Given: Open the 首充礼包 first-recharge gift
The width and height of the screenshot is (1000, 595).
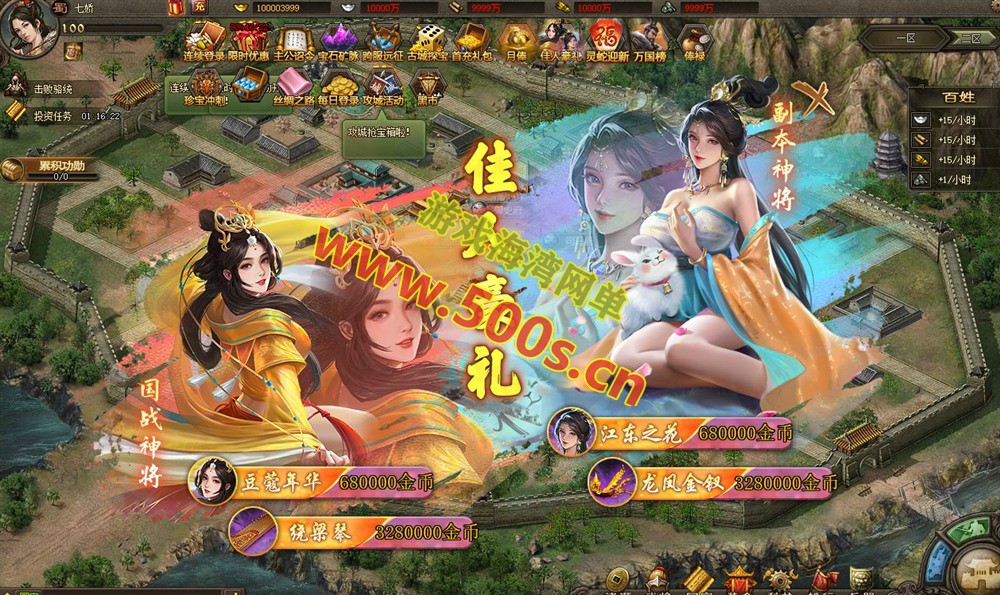Looking at the screenshot, I should pos(472,42).
